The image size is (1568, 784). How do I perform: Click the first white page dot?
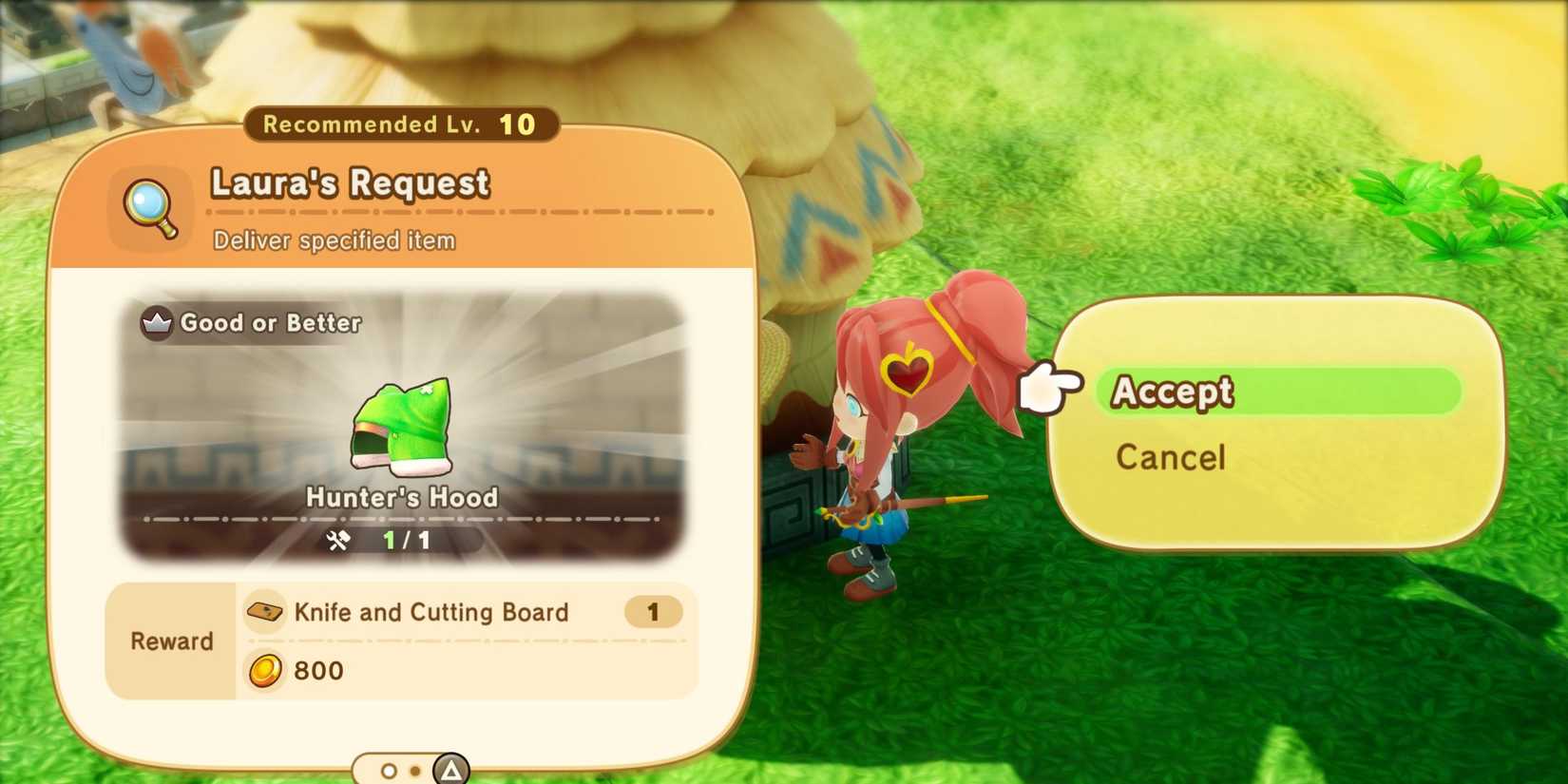(389, 771)
